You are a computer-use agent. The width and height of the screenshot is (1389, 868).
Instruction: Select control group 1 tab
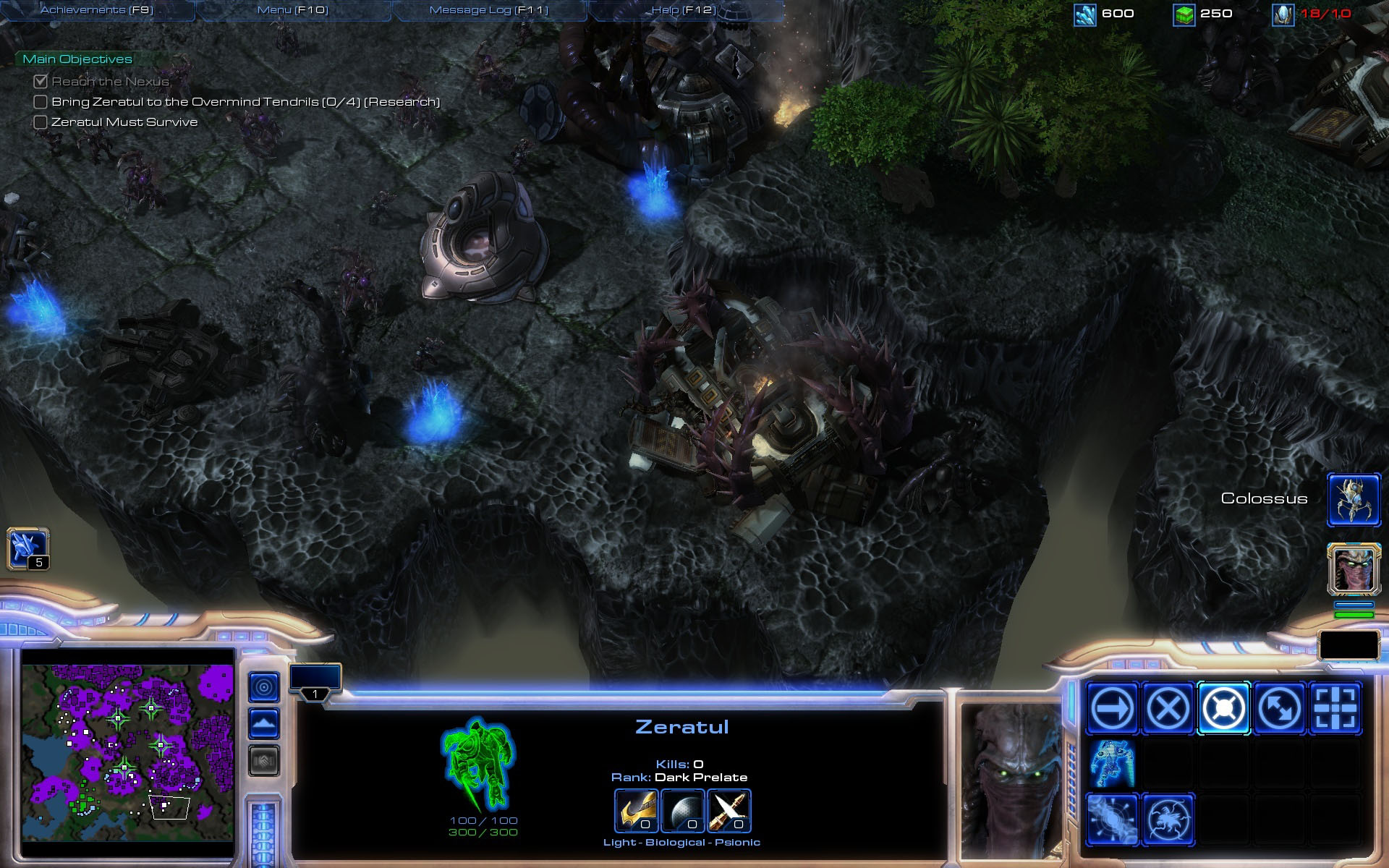tap(315, 683)
